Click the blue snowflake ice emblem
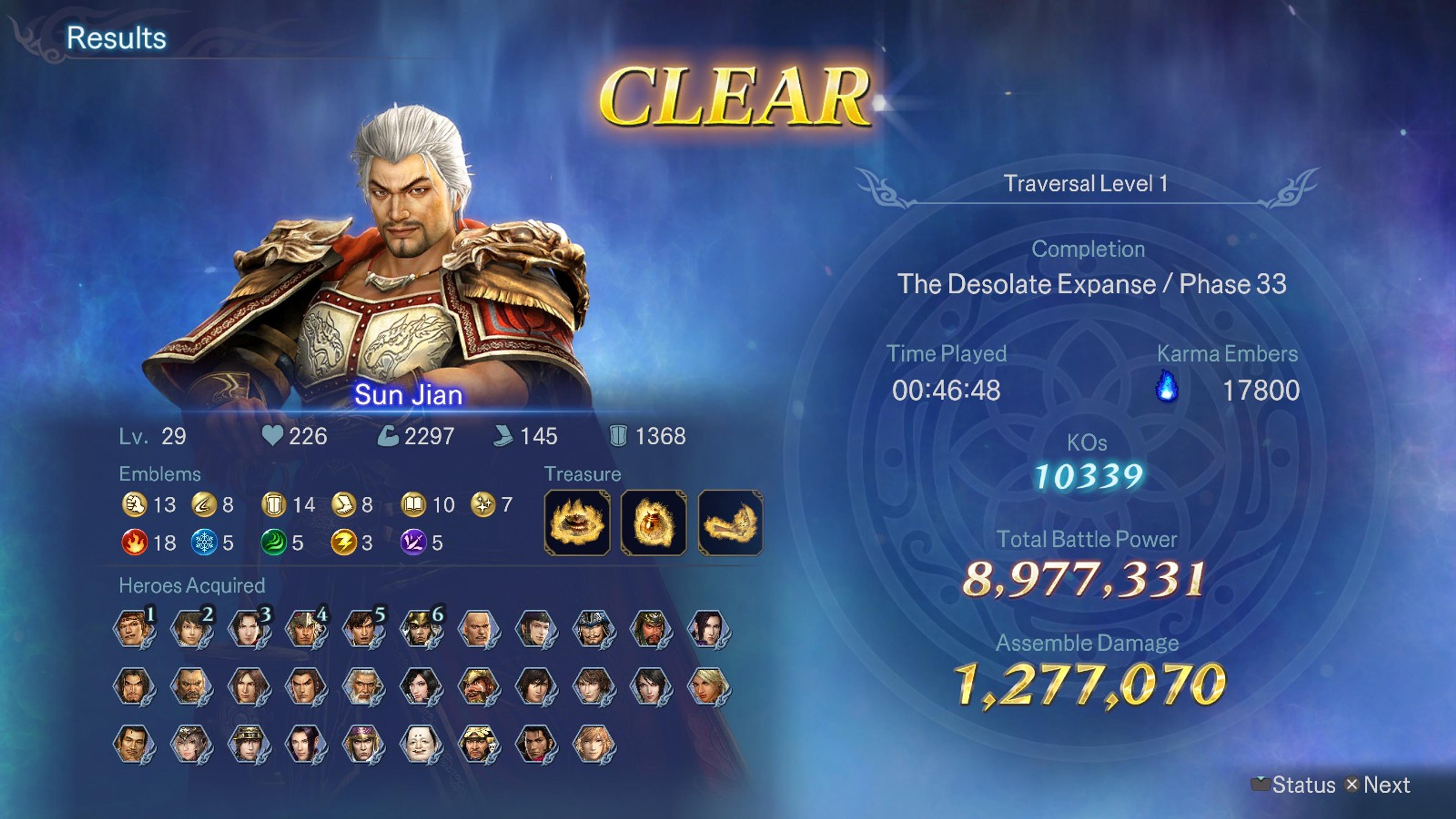Image resolution: width=1456 pixels, height=819 pixels. pyautogui.click(x=204, y=543)
